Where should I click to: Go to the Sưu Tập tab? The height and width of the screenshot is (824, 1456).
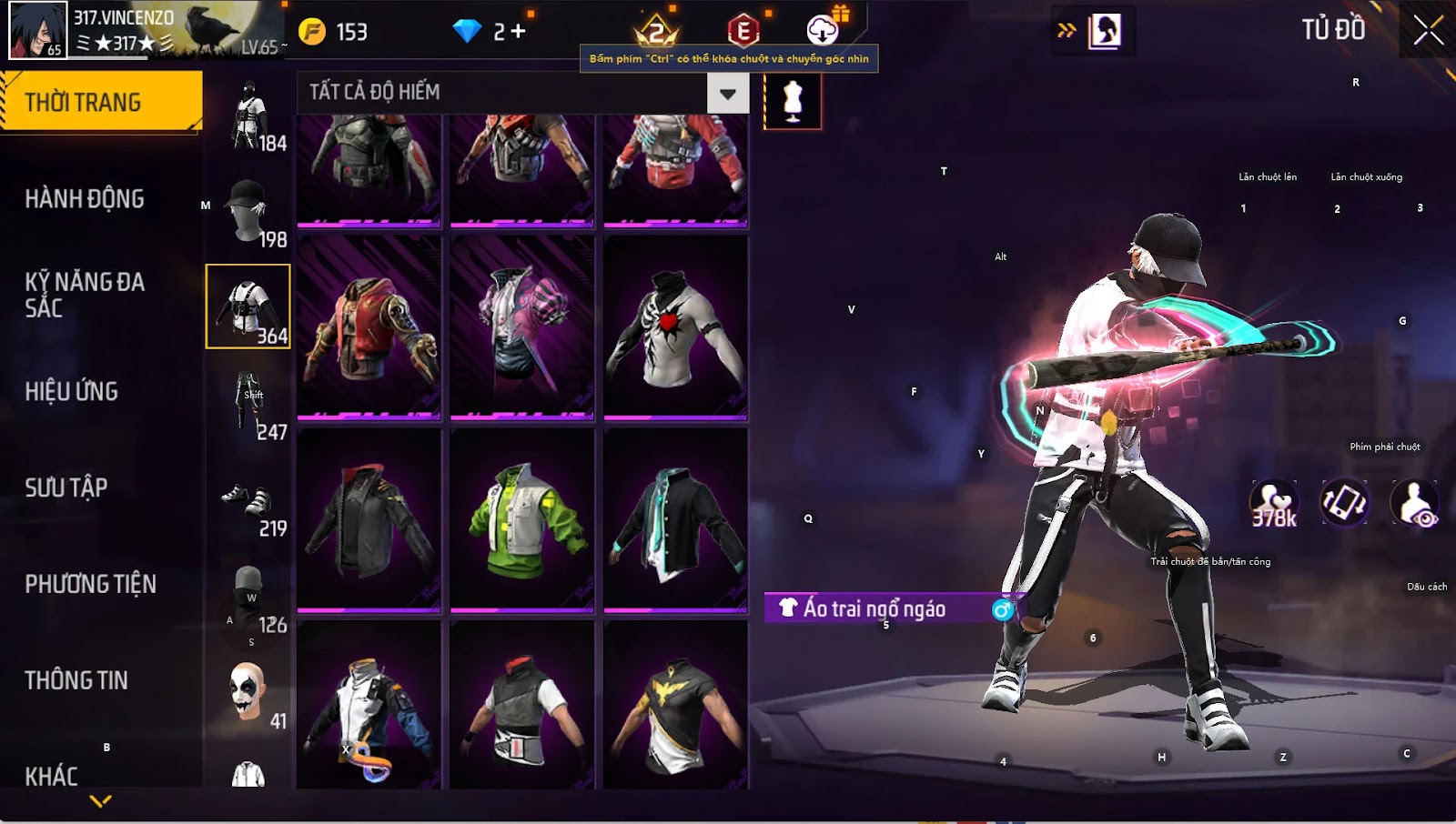tap(66, 487)
